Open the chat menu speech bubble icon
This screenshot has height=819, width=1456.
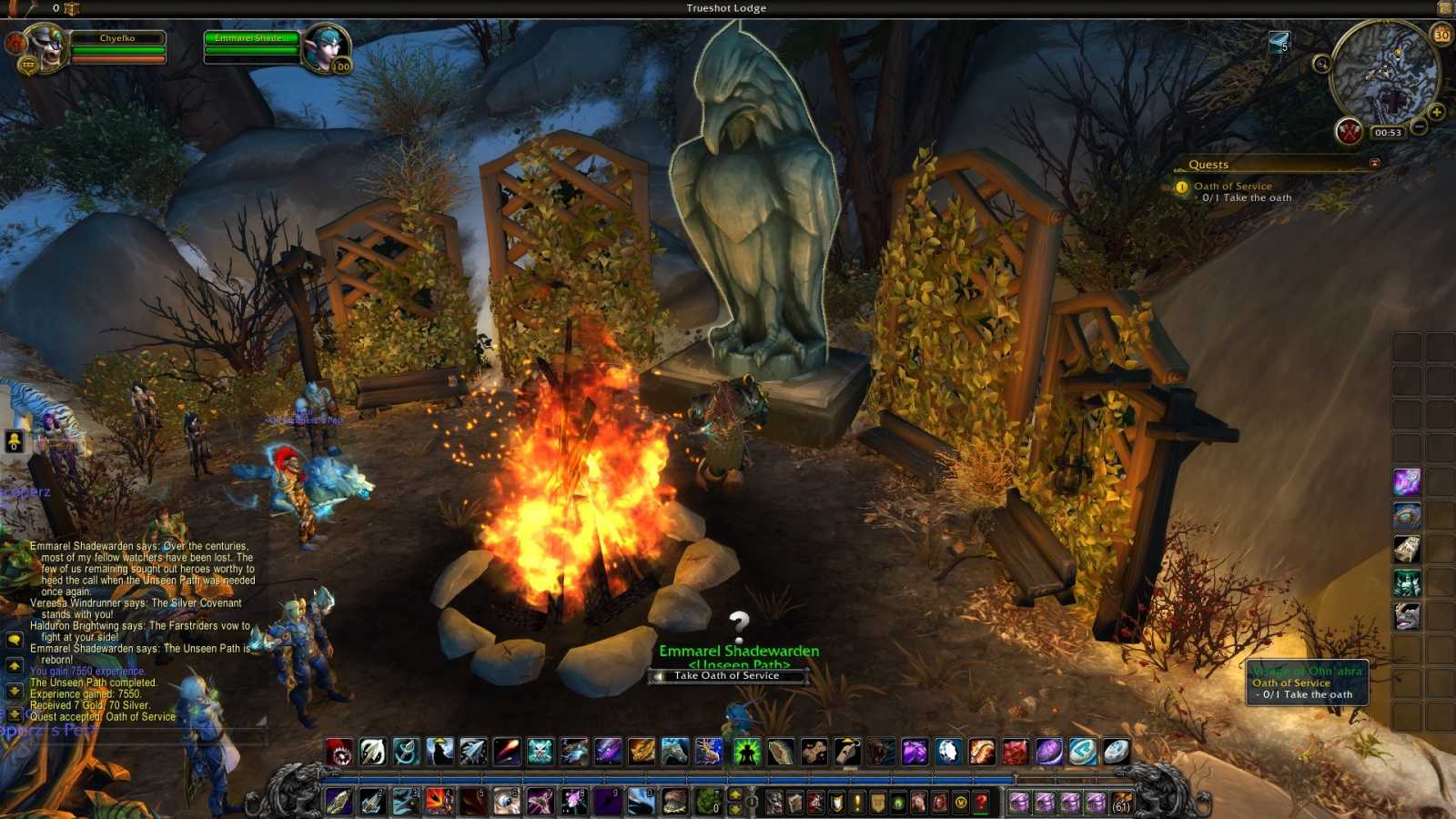13,638
